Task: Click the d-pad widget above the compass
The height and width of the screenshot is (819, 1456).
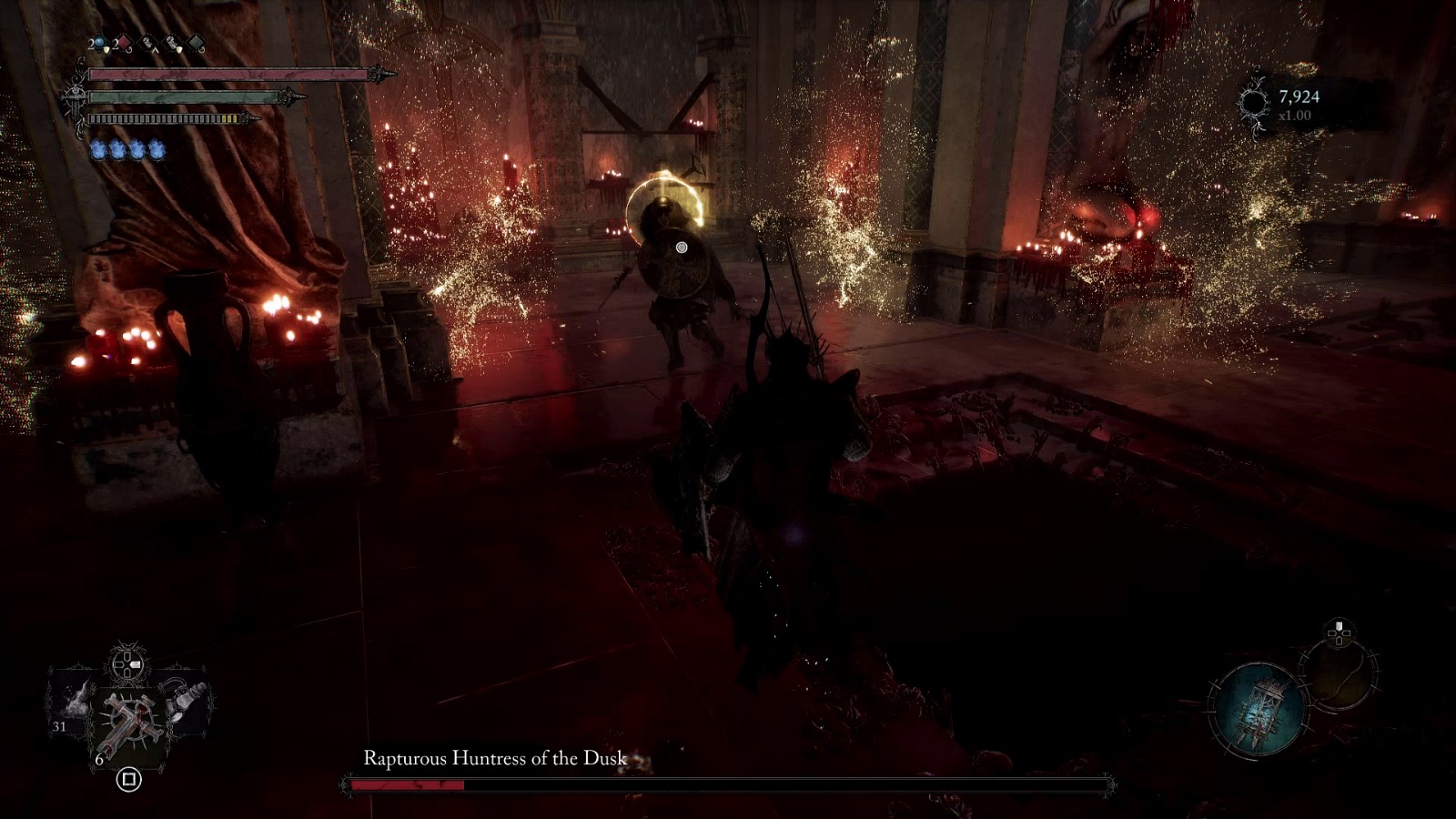Action: pyautogui.click(x=1339, y=633)
